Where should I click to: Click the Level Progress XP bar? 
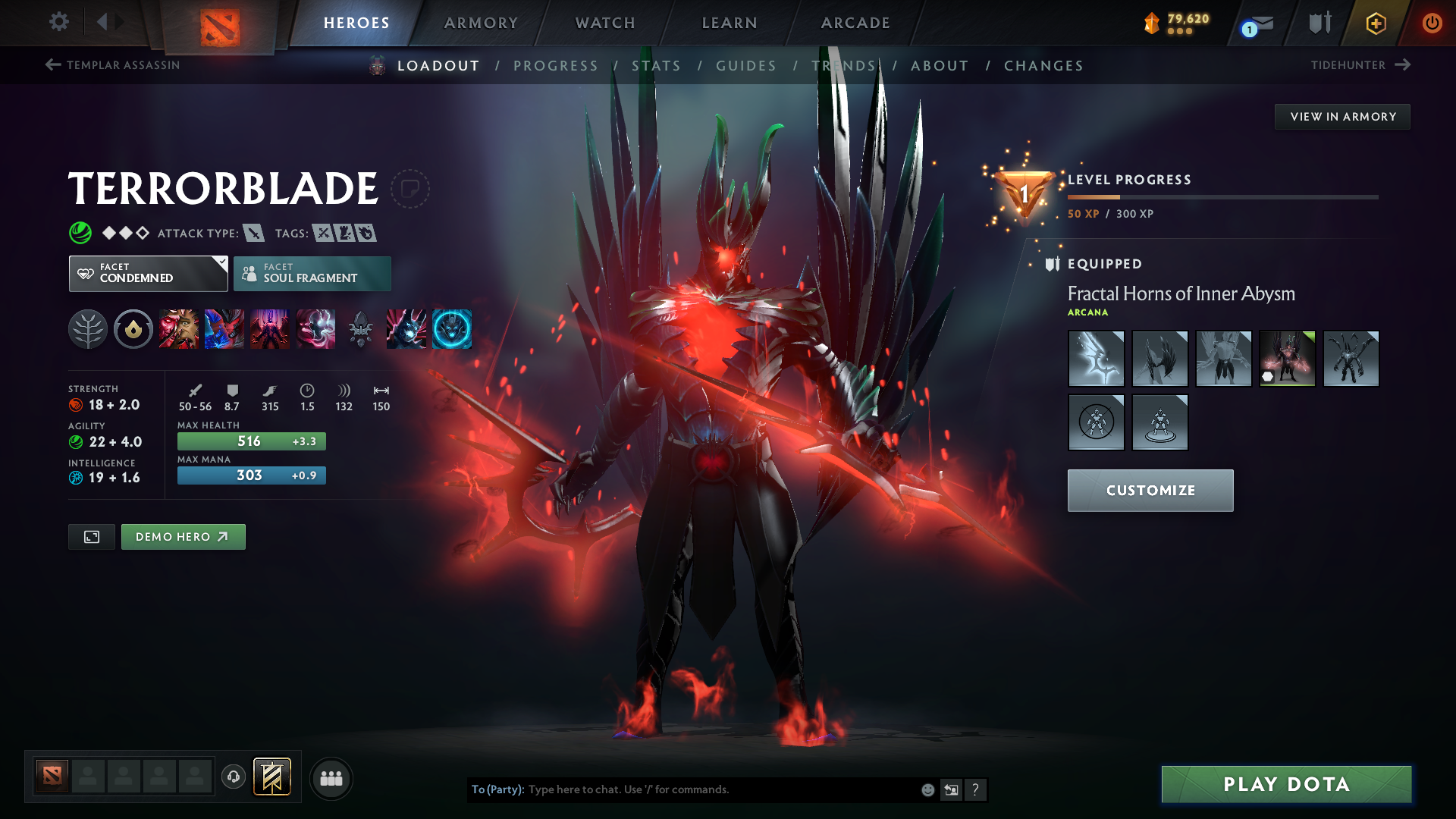pyautogui.click(x=1222, y=196)
